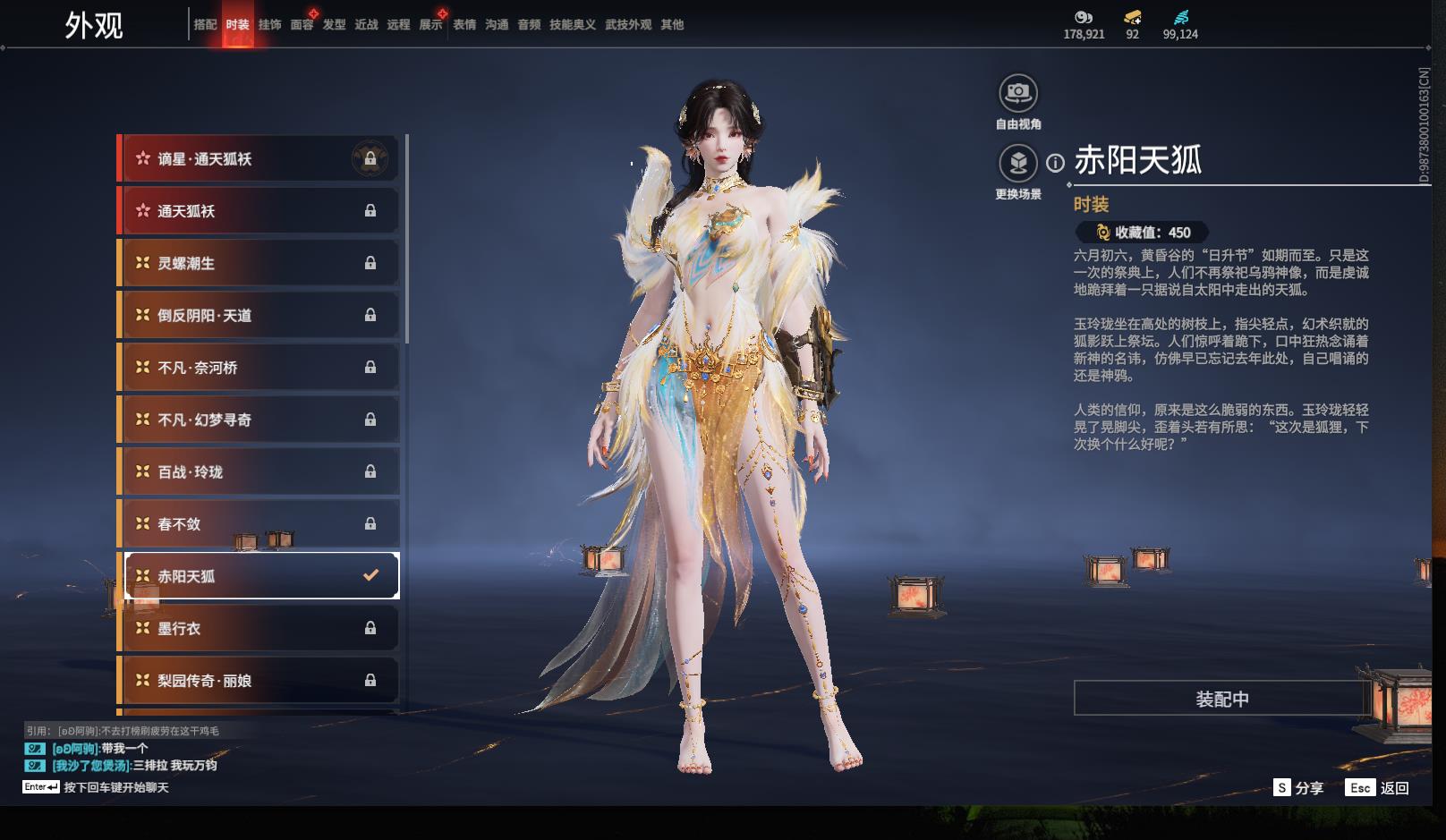Open the 近战 weapon tab
The height and width of the screenshot is (840, 1446).
366,25
